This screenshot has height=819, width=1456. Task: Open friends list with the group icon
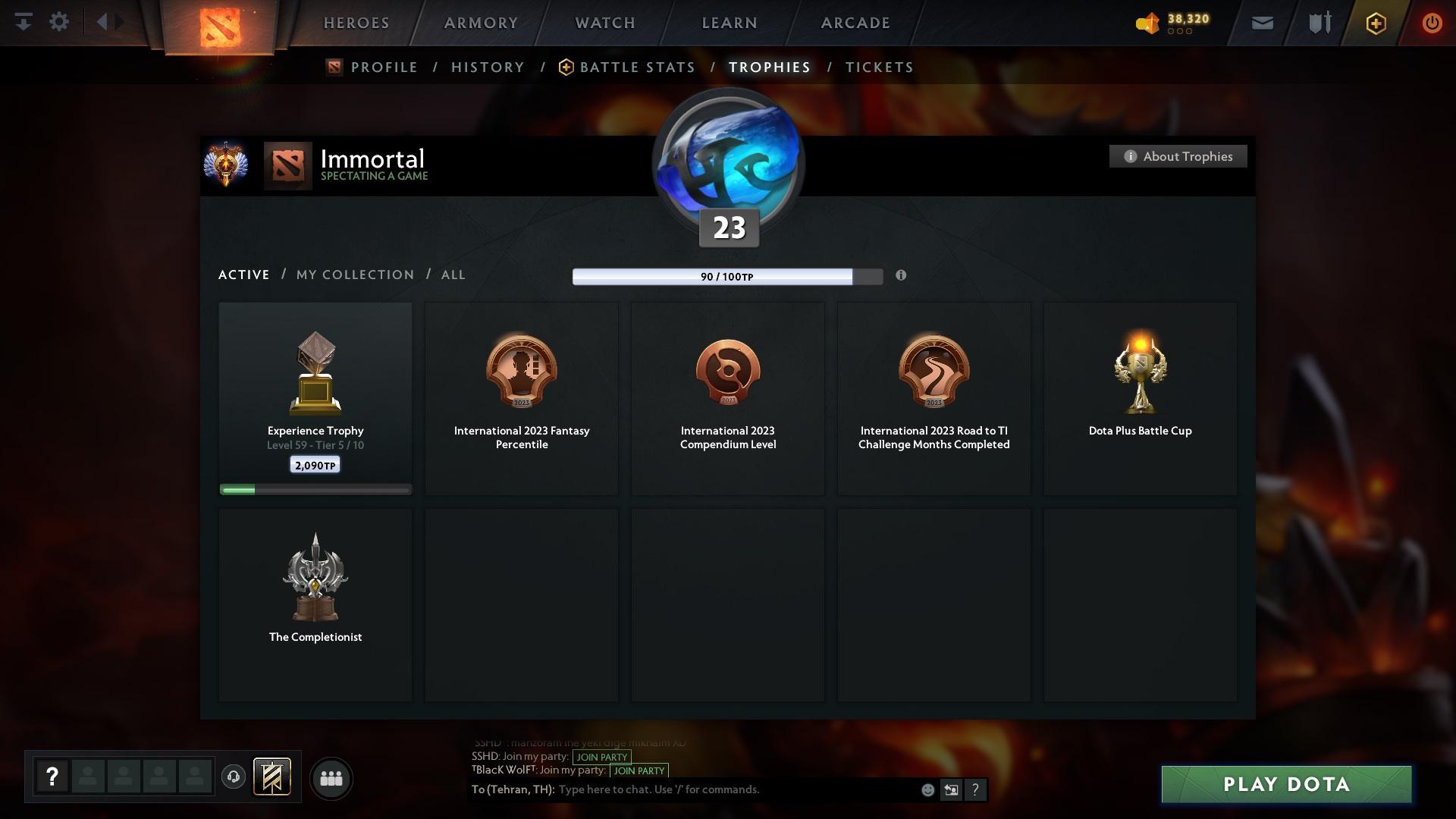(331, 778)
